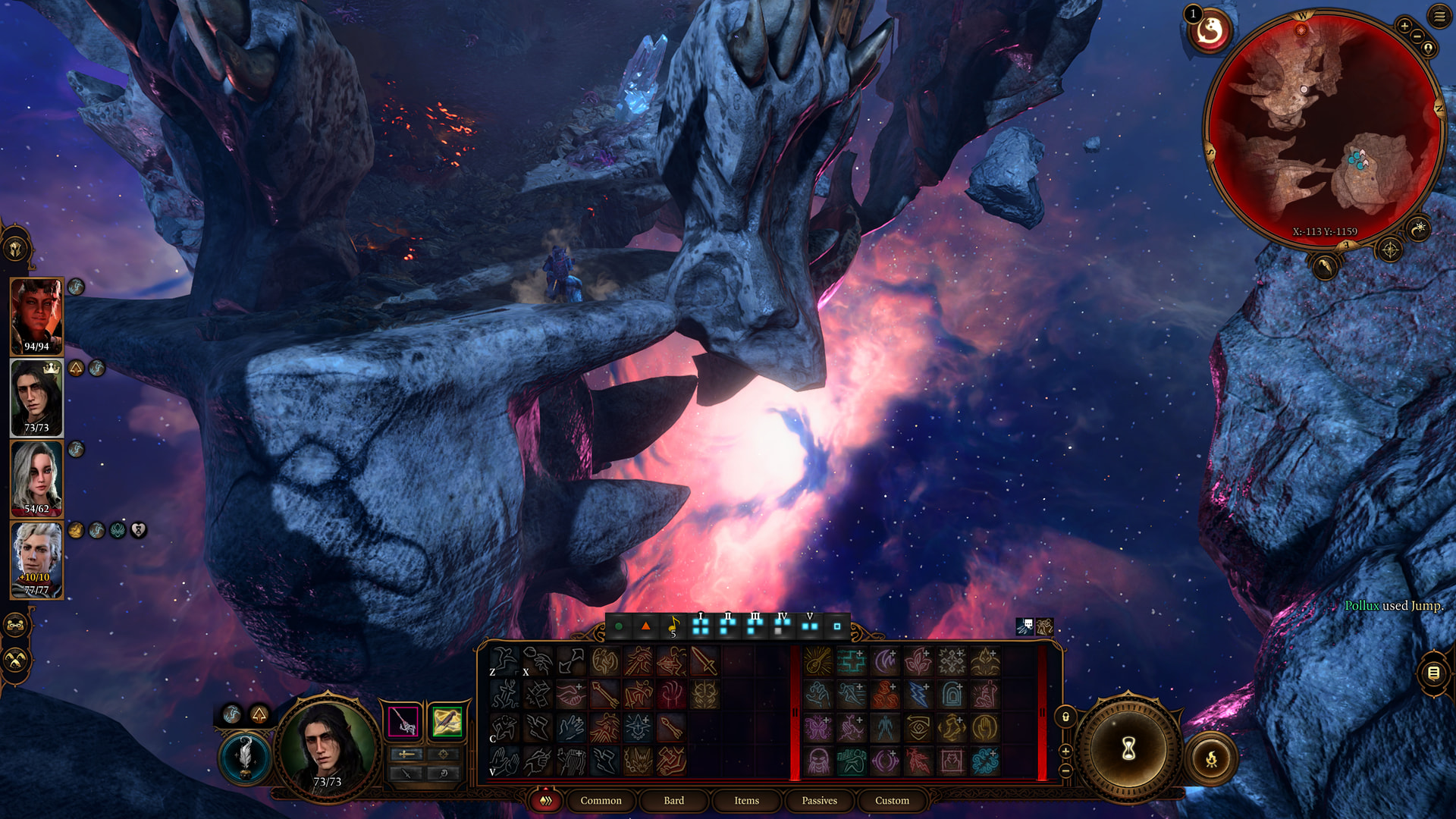Select the red tiefling party portrait
Viewport: 1456px width, 819px height.
point(36,315)
